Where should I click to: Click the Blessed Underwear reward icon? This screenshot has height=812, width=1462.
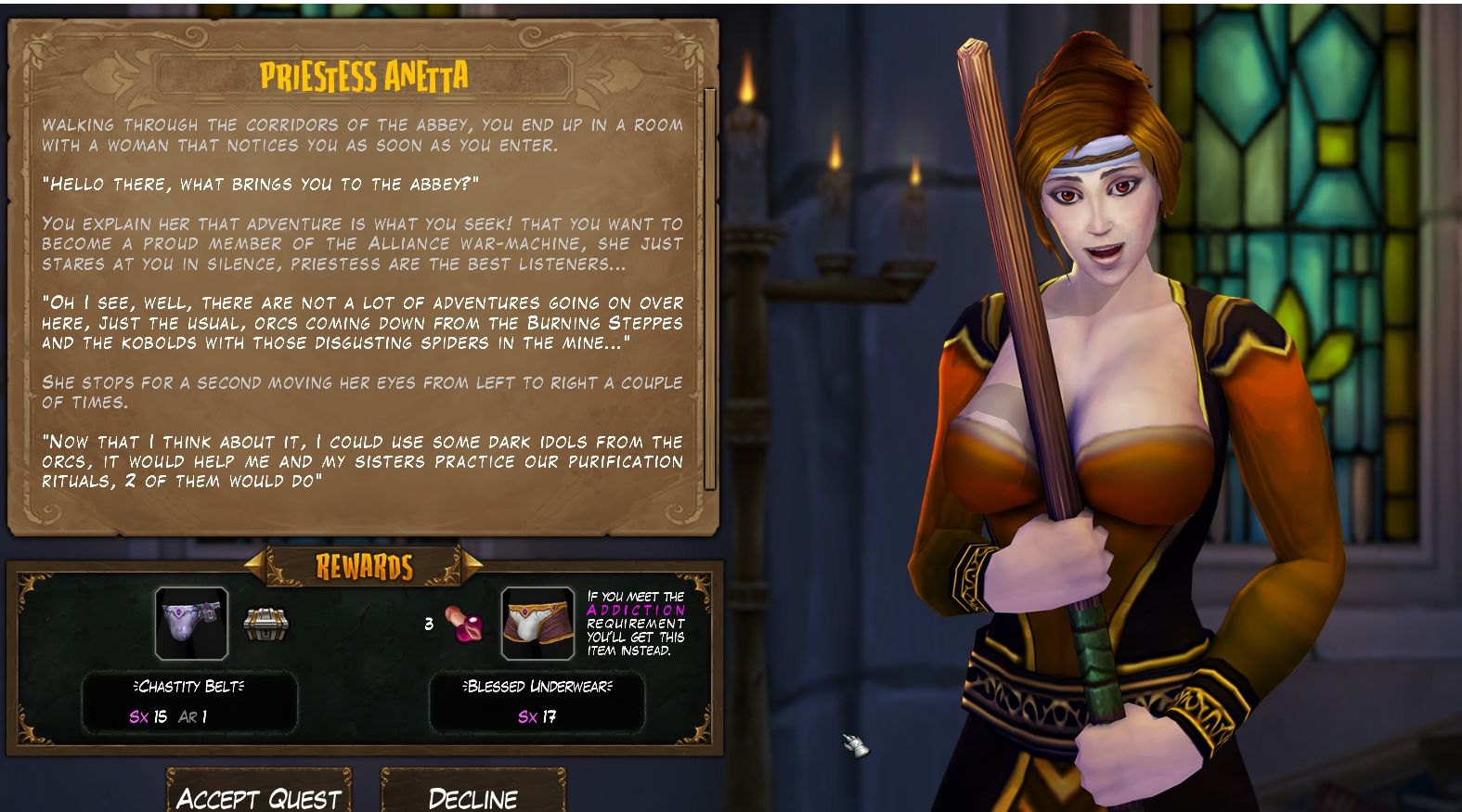coord(537,623)
